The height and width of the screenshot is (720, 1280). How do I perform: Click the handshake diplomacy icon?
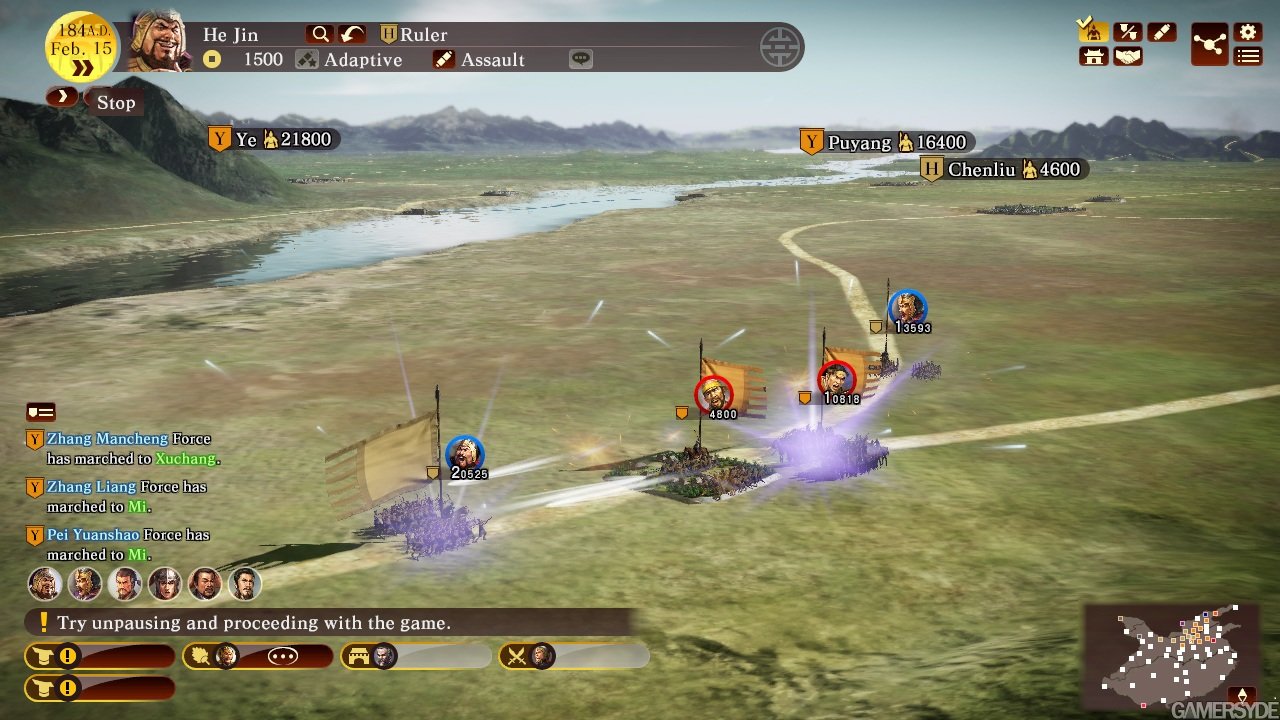tap(1126, 57)
